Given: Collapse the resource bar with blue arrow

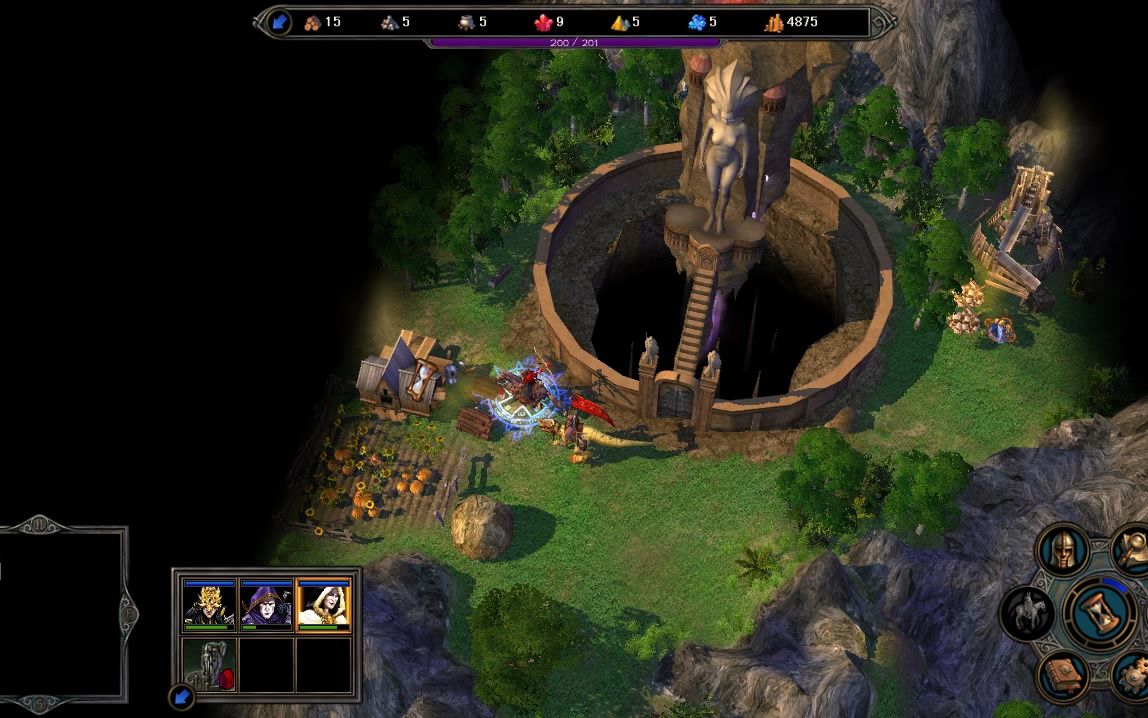Looking at the screenshot, I should tap(278, 21).
